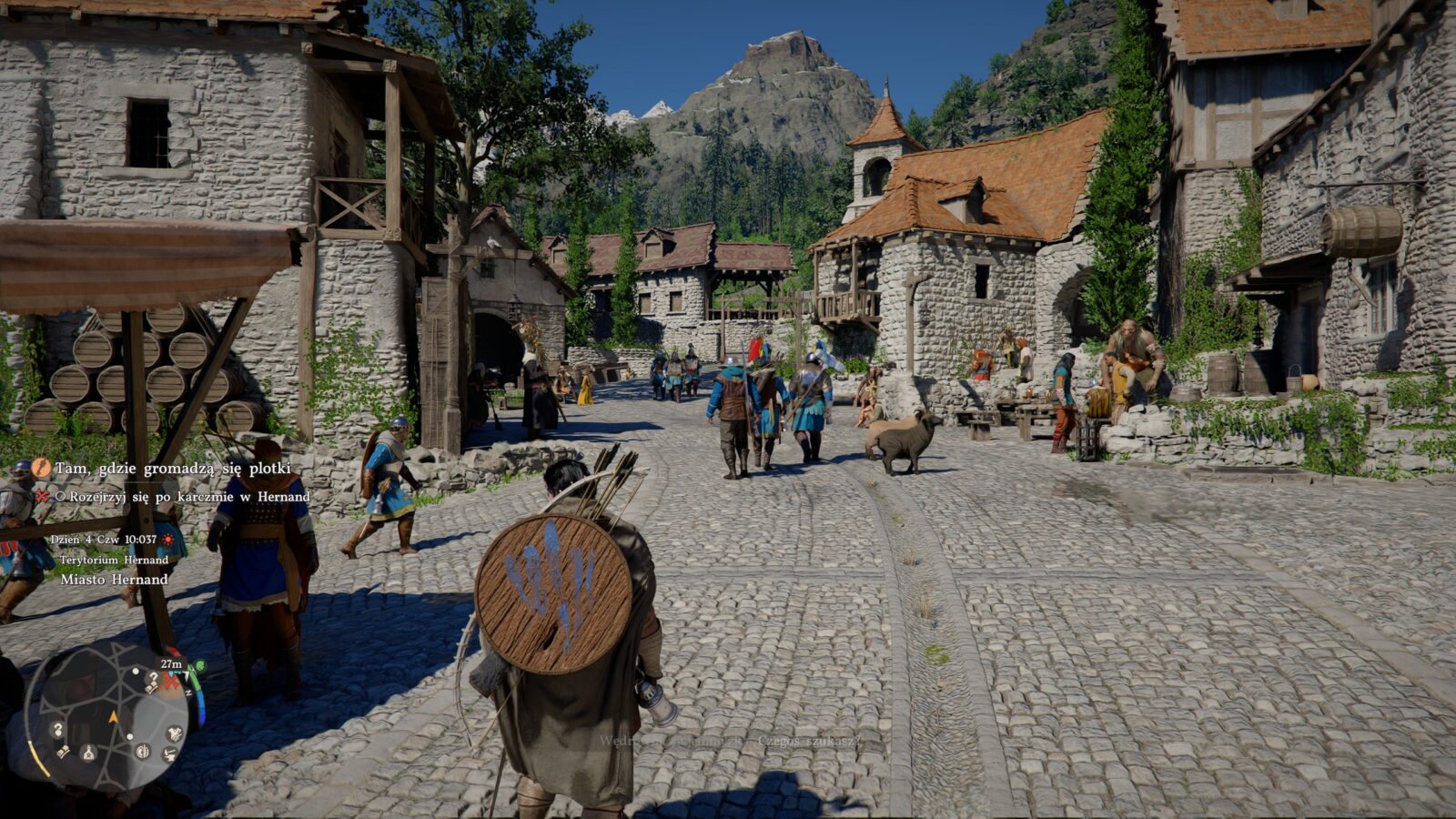Select the round shield marker on the minimap
The width and height of the screenshot is (1456, 819).
(143, 751)
